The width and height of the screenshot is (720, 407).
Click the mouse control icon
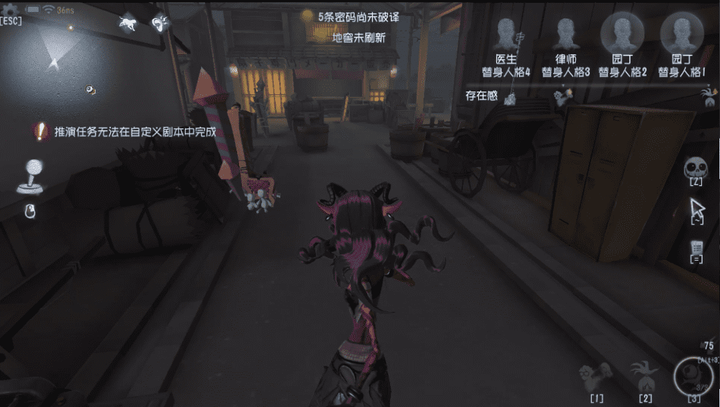(x=29, y=209)
